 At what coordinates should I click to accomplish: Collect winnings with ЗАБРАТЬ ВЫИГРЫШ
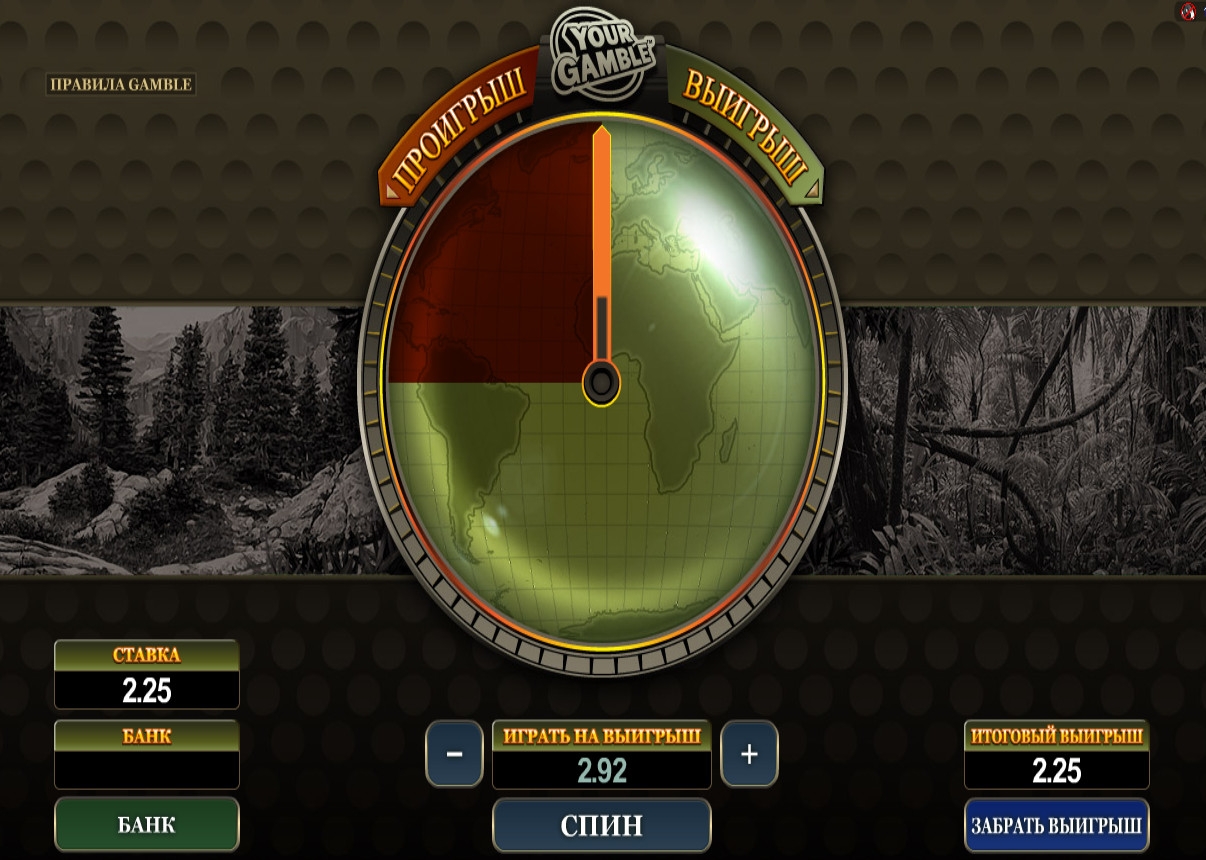tap(1056, 826)
